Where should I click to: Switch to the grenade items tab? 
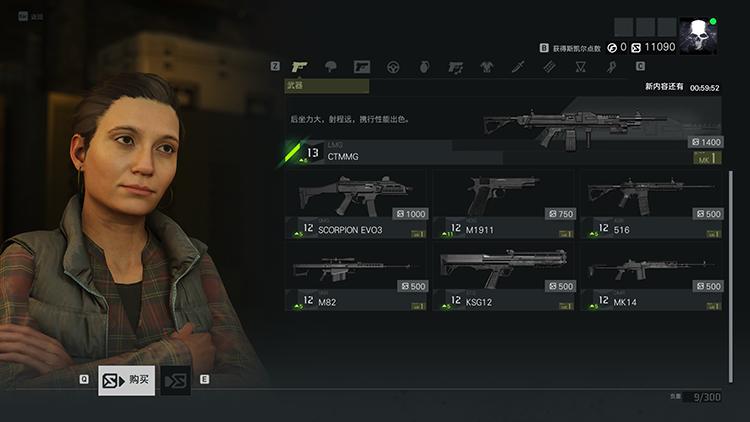point(424,67)
